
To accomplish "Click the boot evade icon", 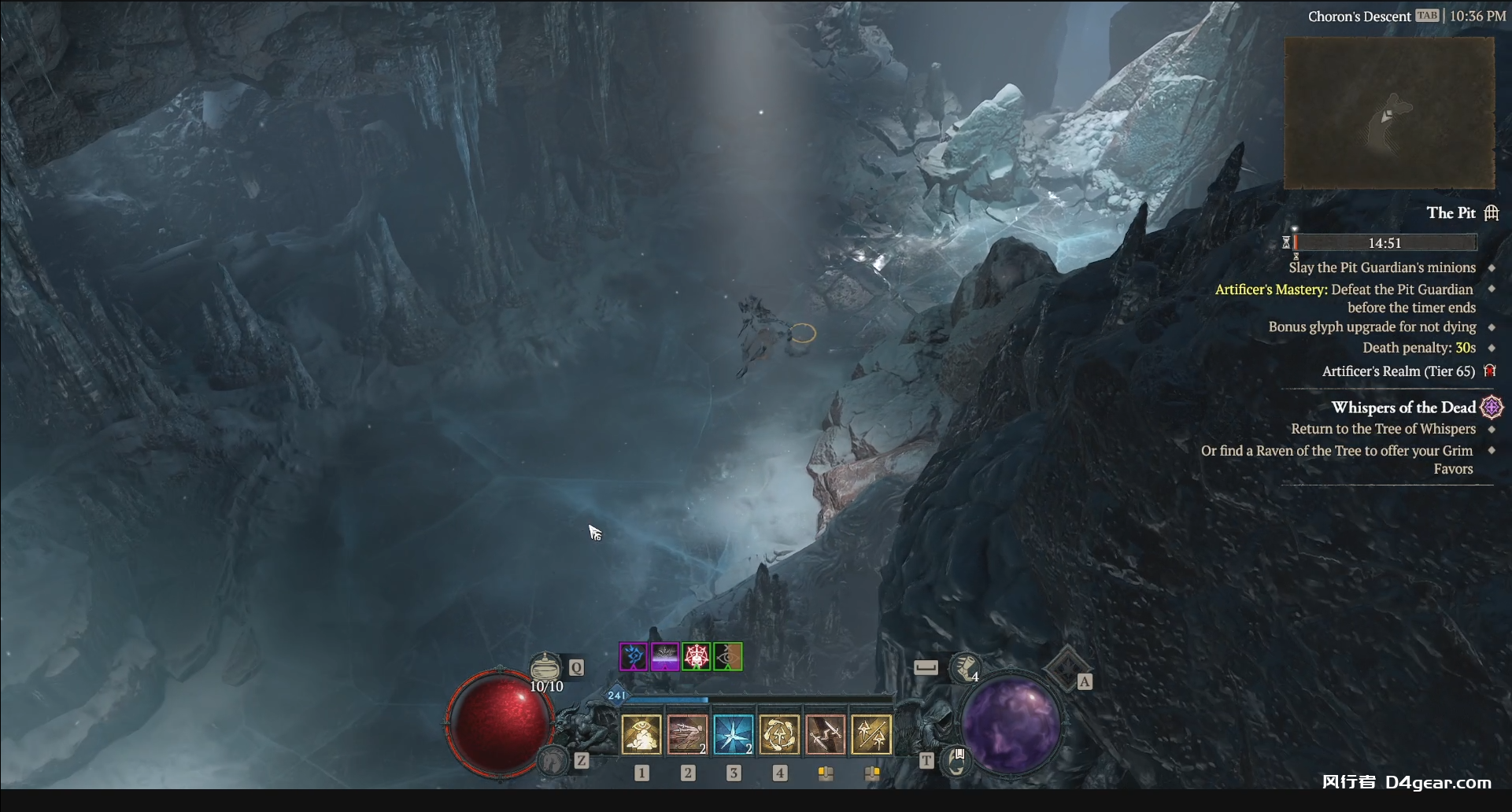I will click(x=965, y=668).
